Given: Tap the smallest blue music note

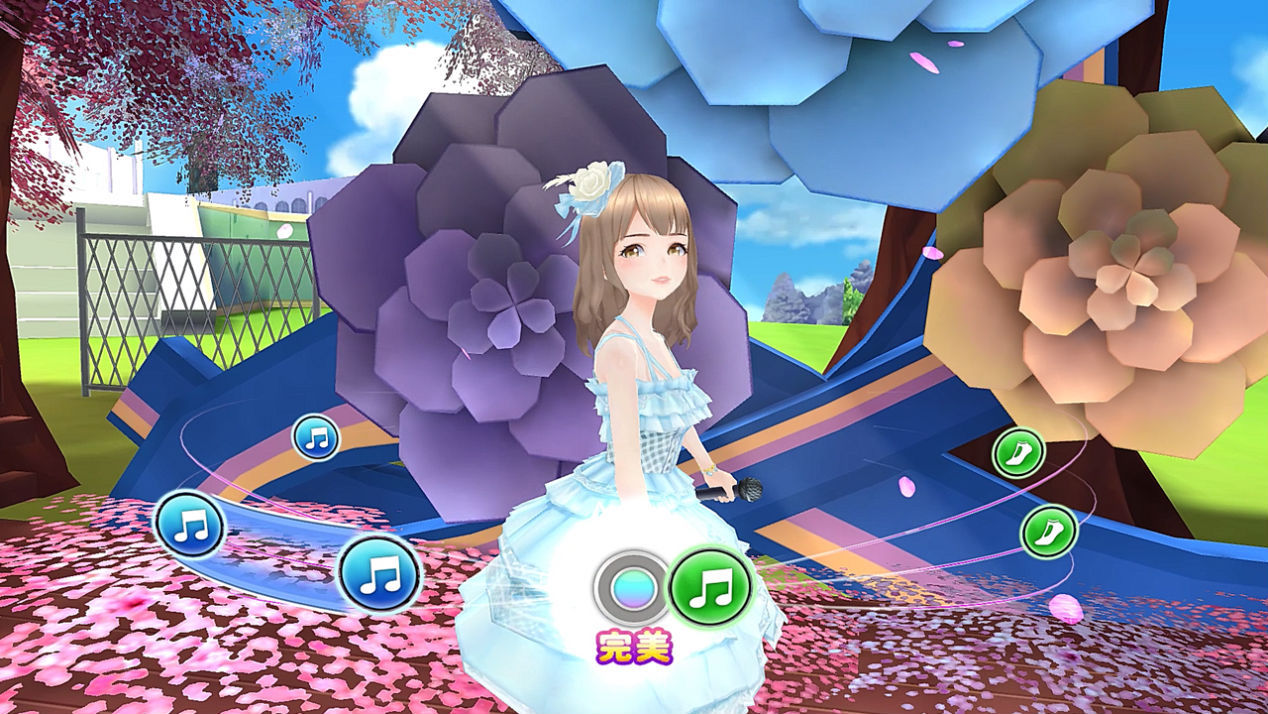Looking at the screenshot, I should pos(316,437).
